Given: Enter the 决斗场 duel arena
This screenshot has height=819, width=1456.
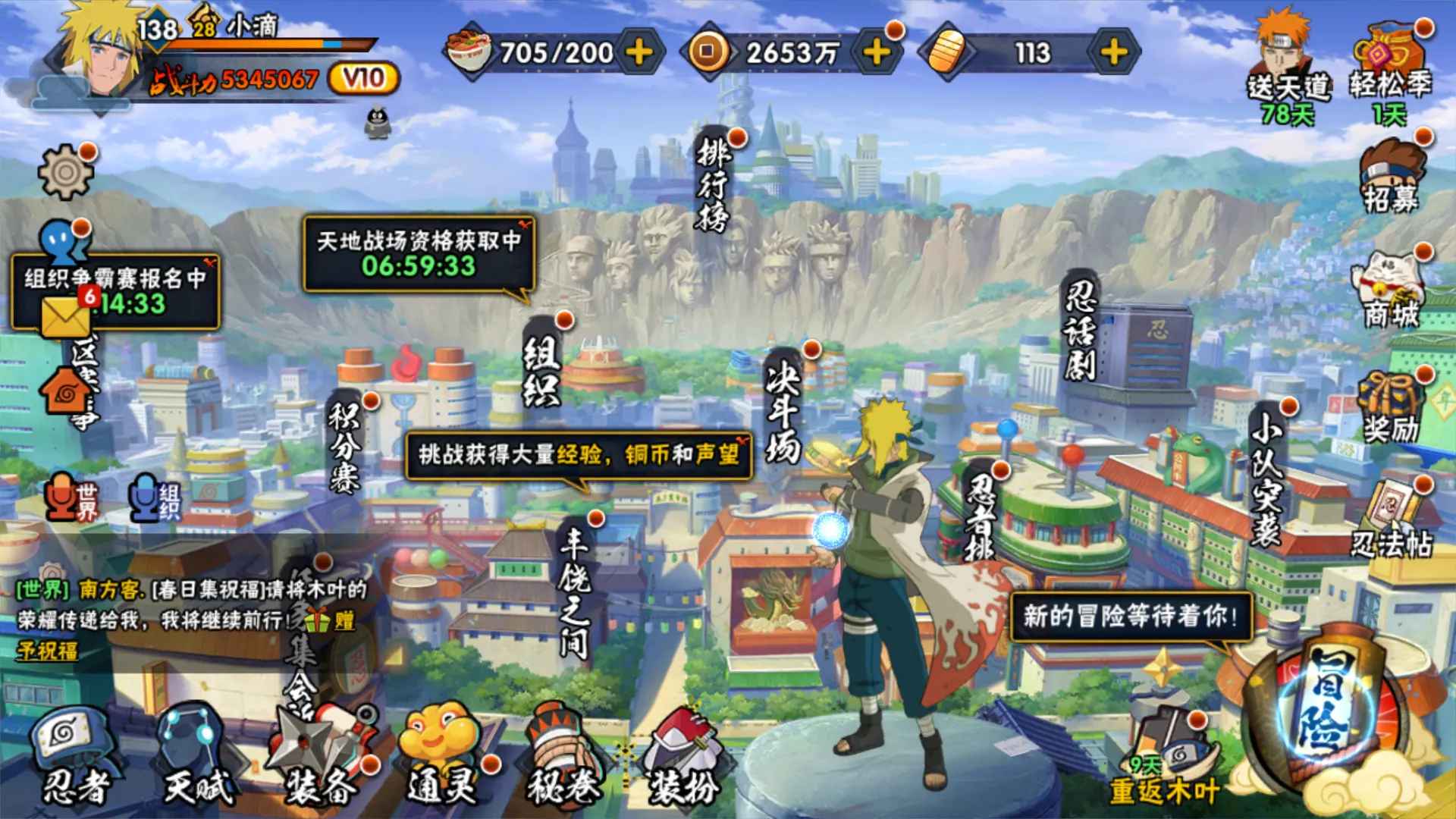Looking at the screenshot, I should 783,409.
